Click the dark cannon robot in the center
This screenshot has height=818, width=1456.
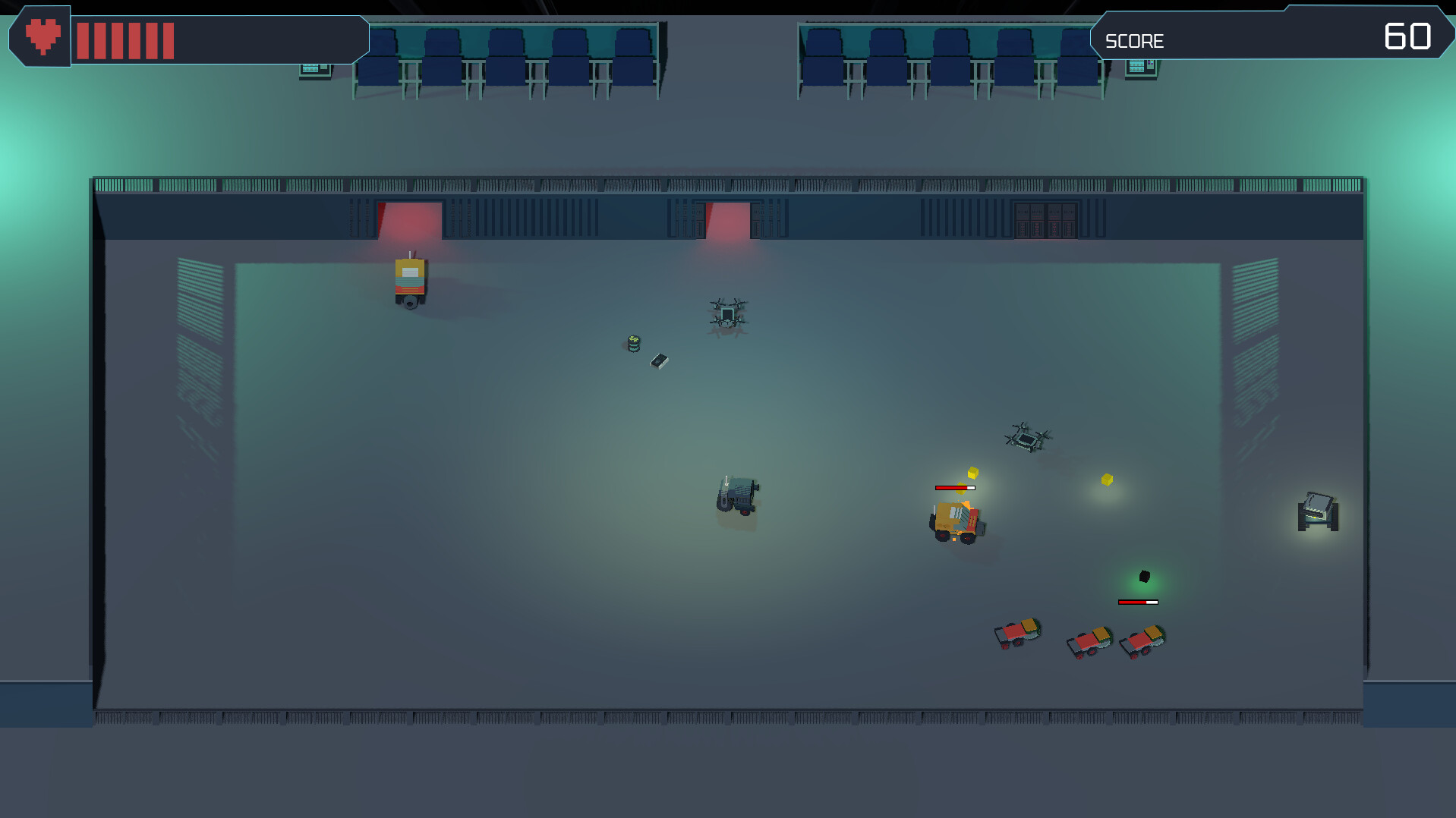point(738,495)
